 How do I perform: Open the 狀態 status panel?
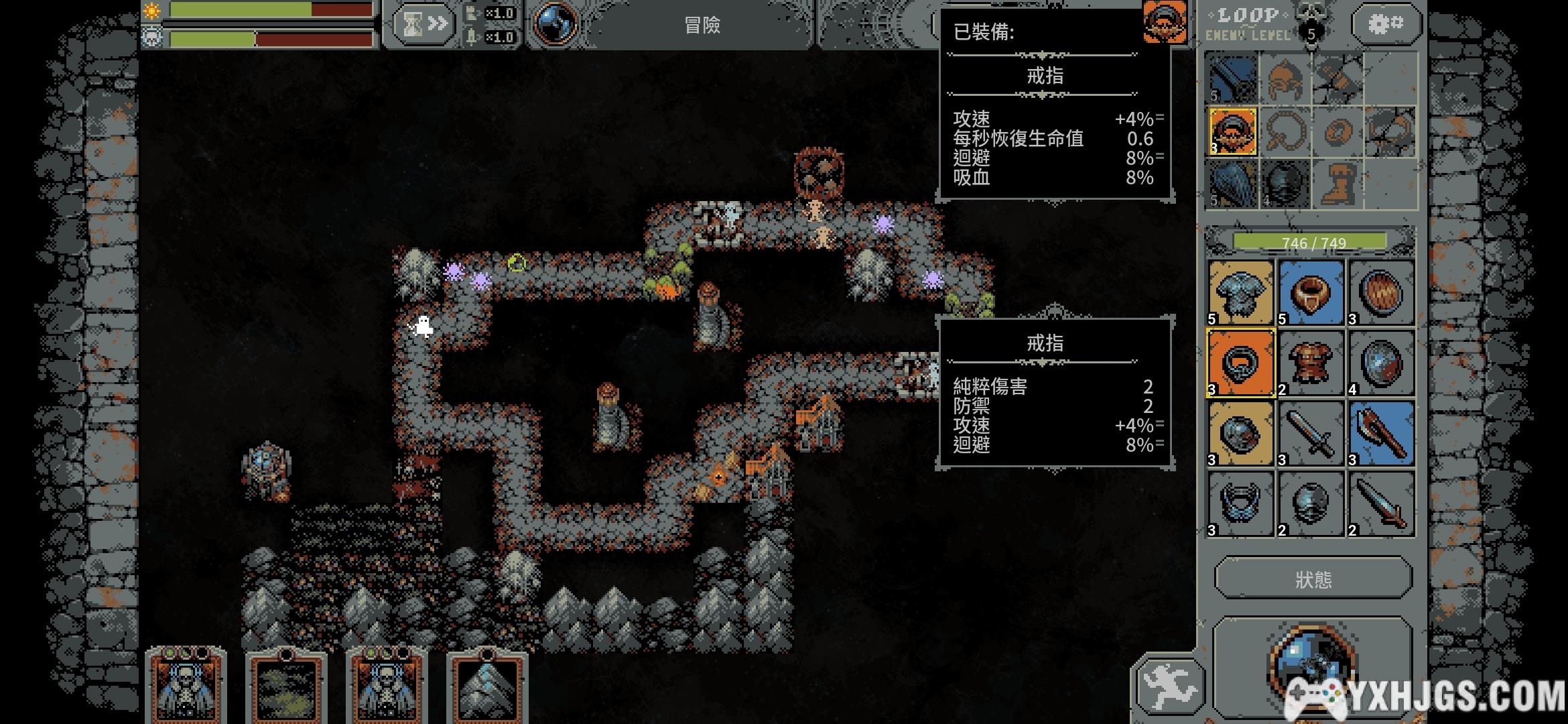(x=1313, y=579)
